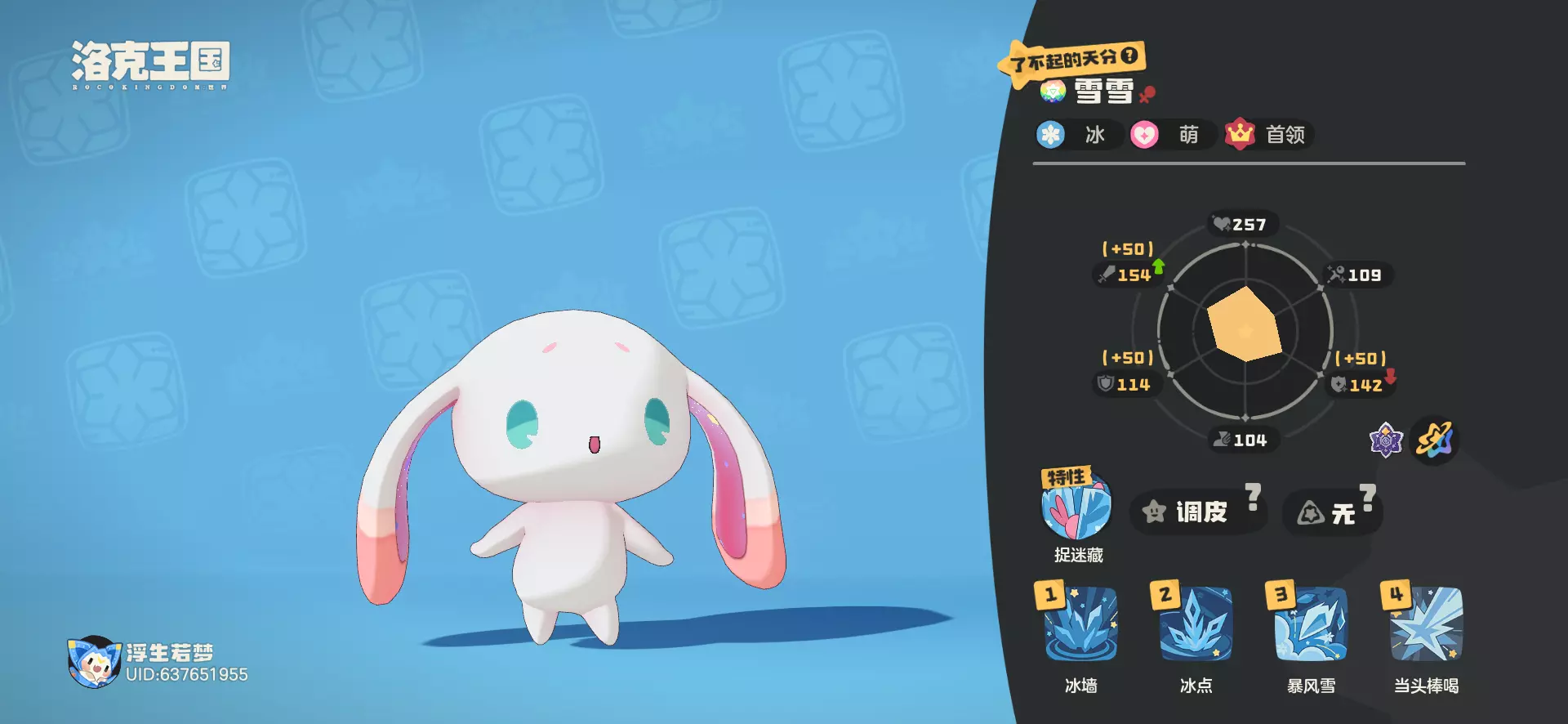
Task: Select skill 4 当头棒喝
Action: pos(1426,625)
